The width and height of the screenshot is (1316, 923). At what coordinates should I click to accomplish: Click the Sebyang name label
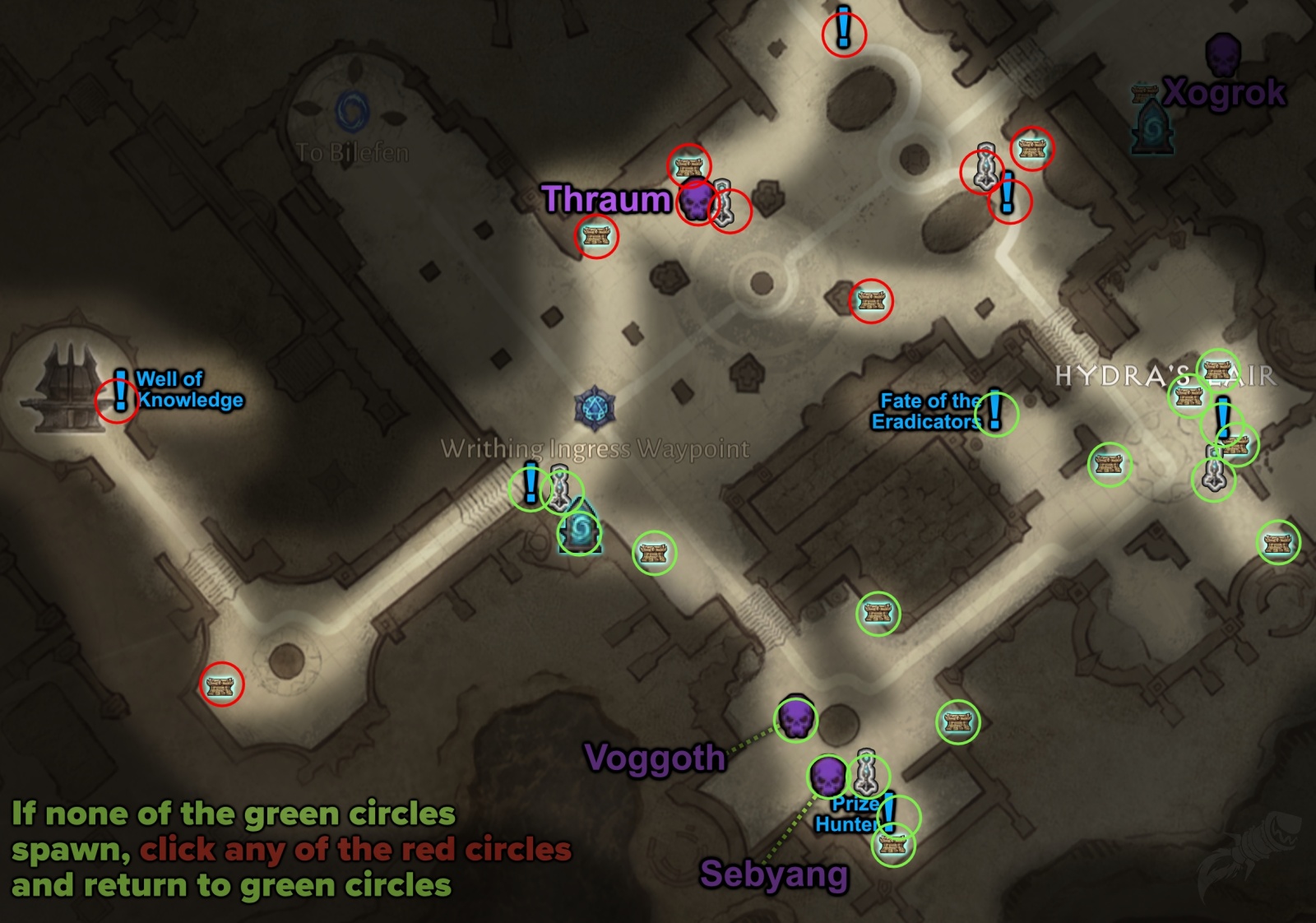[774, 875]
